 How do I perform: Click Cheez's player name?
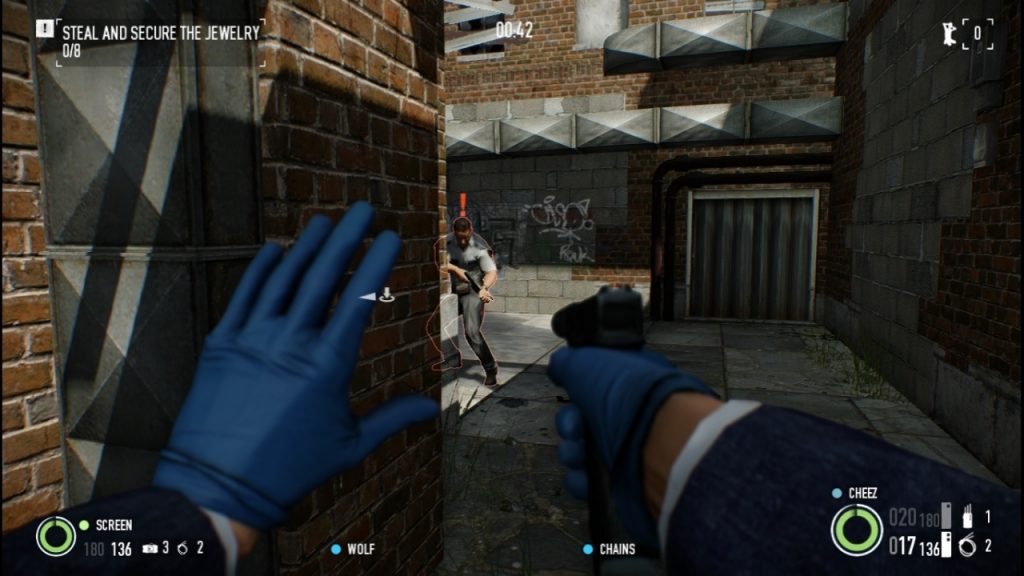[863, 493]
